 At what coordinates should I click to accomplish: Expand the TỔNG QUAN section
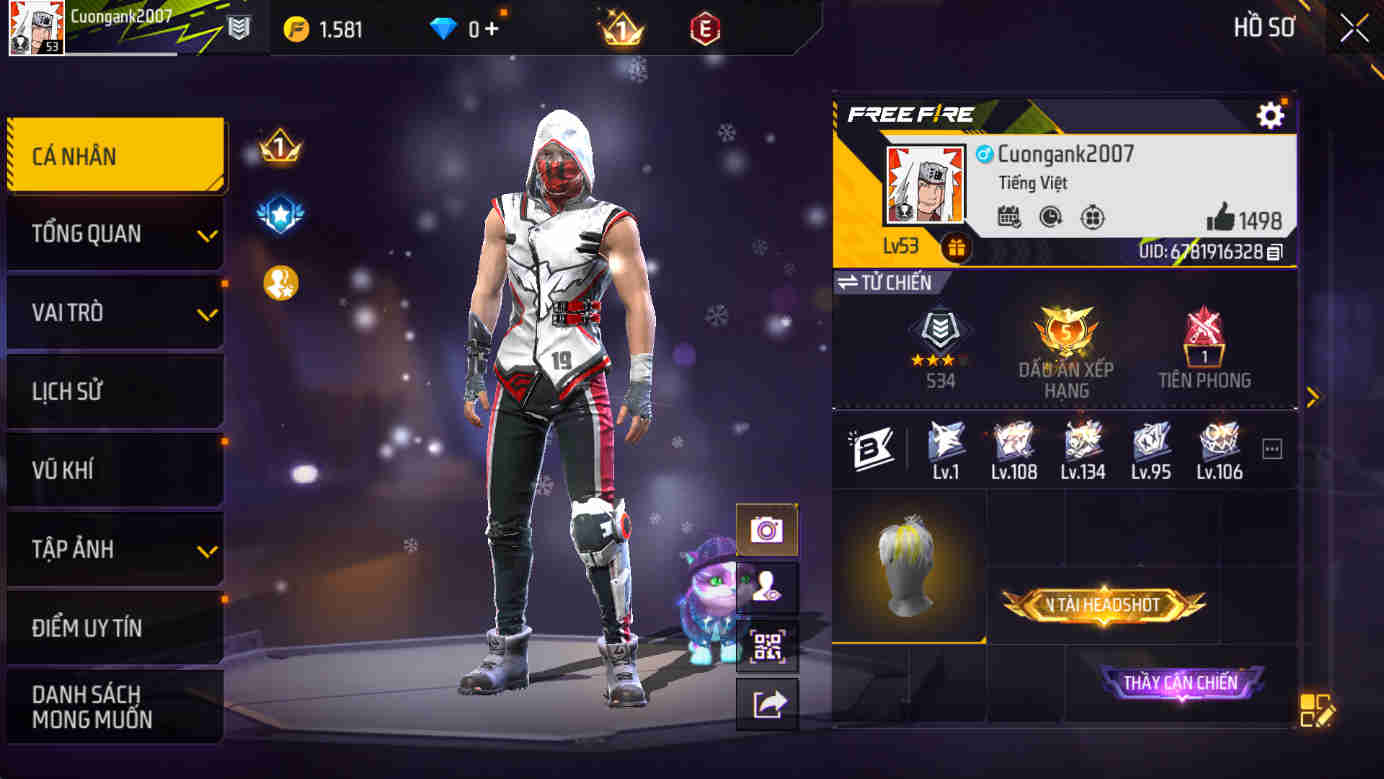(x=113, y=233)
